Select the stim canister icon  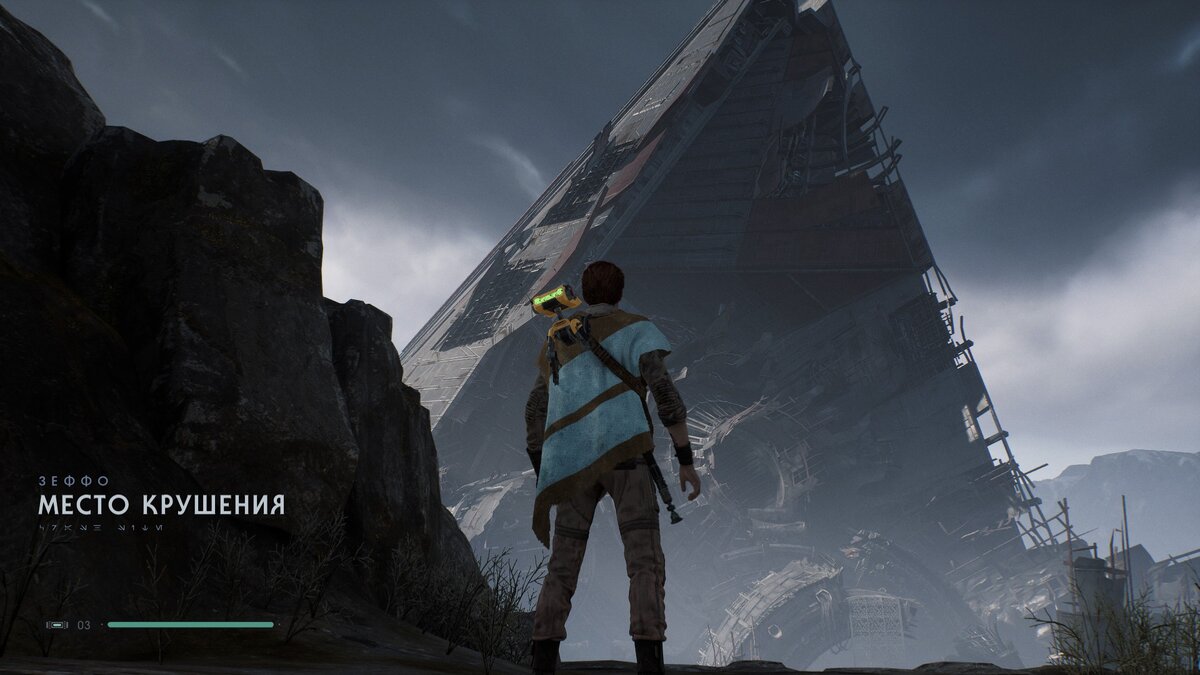point(57,625)
